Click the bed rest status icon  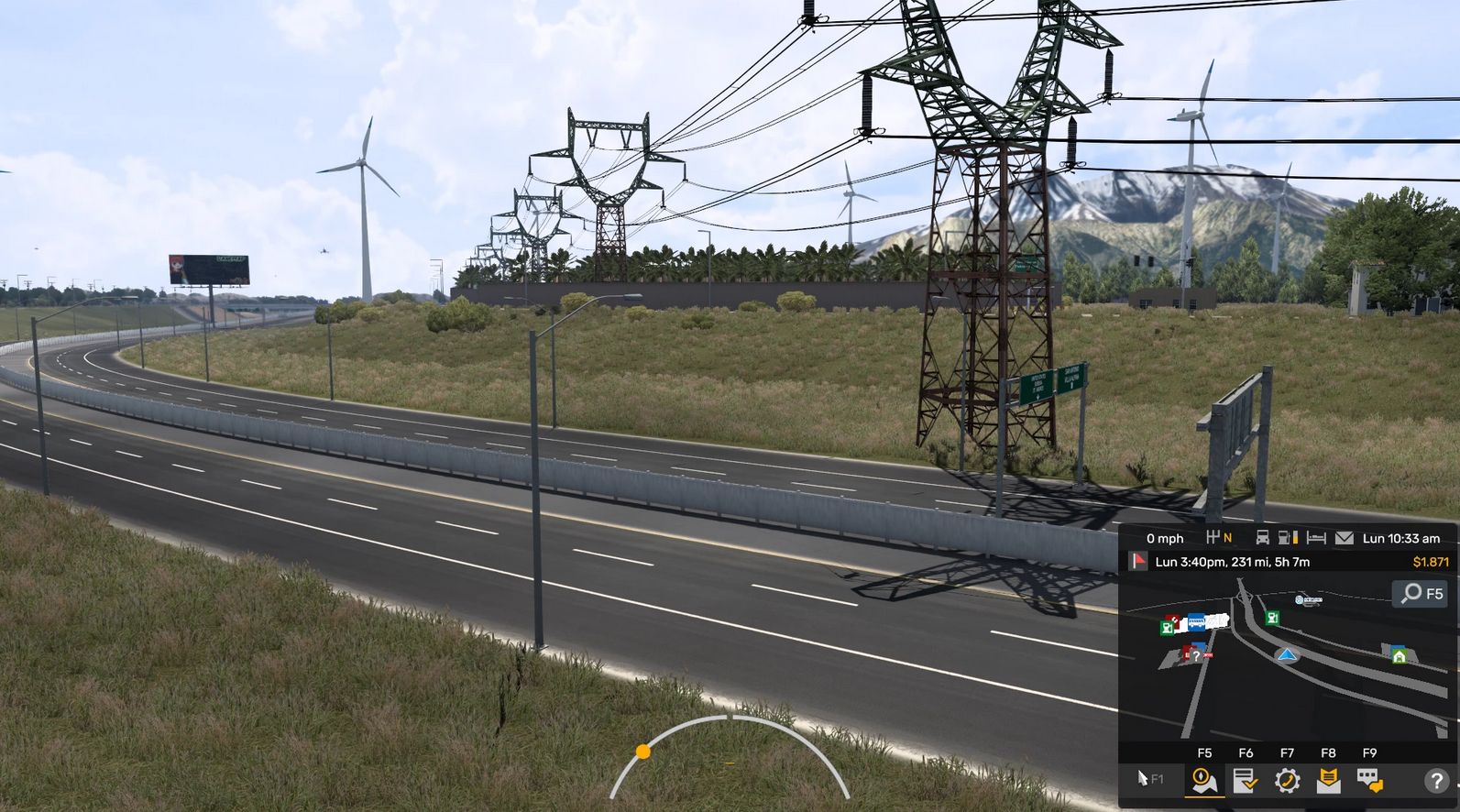click(x=1316, y=538)
